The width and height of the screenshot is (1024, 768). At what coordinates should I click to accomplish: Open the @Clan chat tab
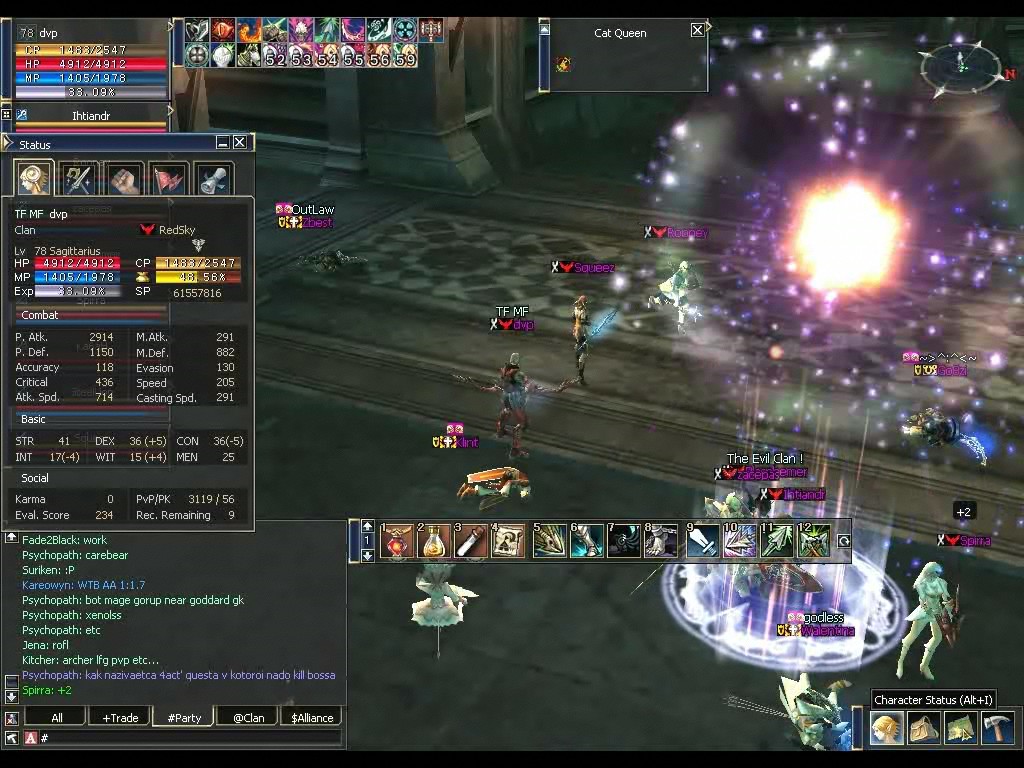(248, 717)
